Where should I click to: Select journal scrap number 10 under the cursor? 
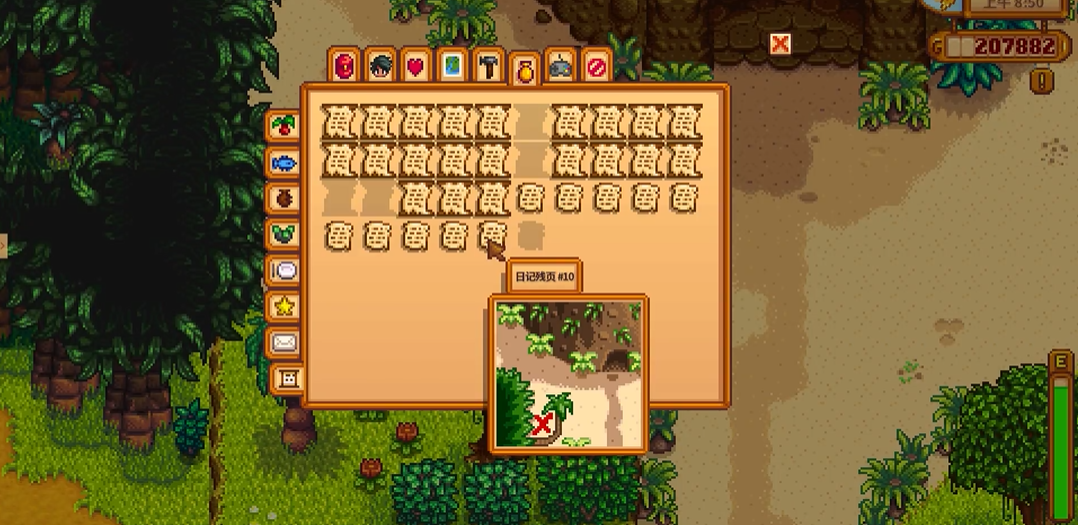493,236
